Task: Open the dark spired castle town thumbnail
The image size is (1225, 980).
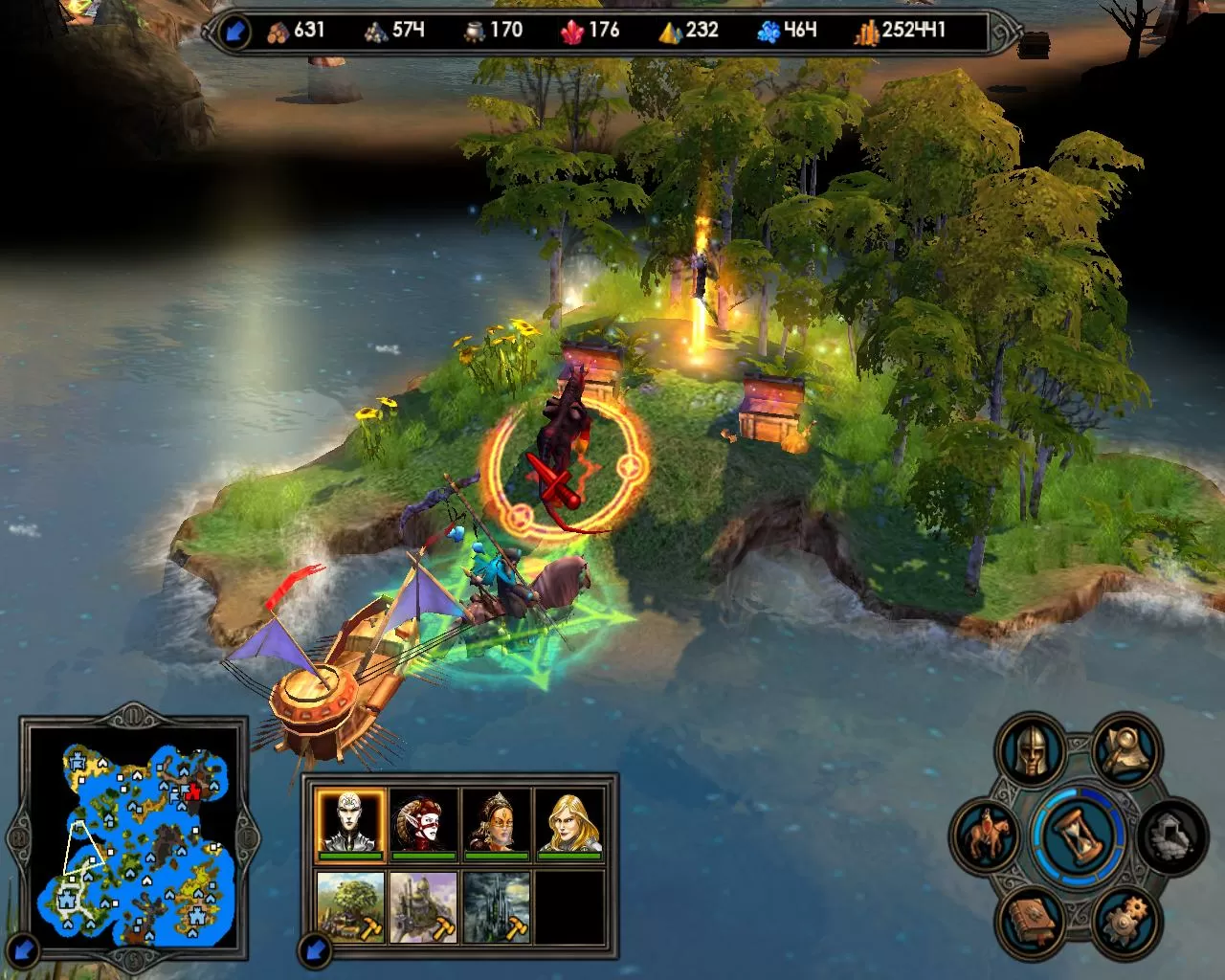Action: click(496, 905)
